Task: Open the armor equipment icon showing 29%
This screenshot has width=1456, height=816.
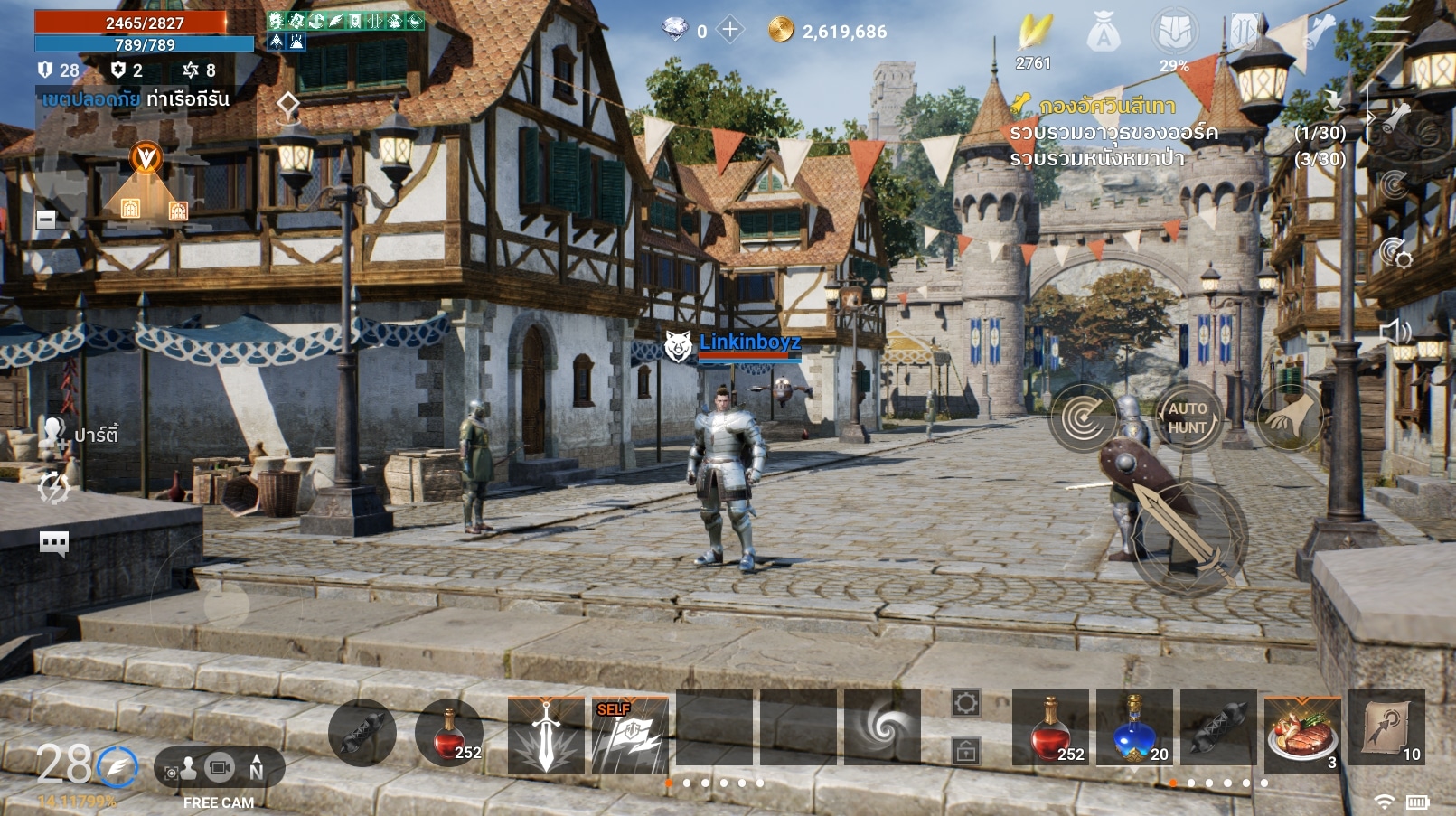Action: [x=1174, y=34]
